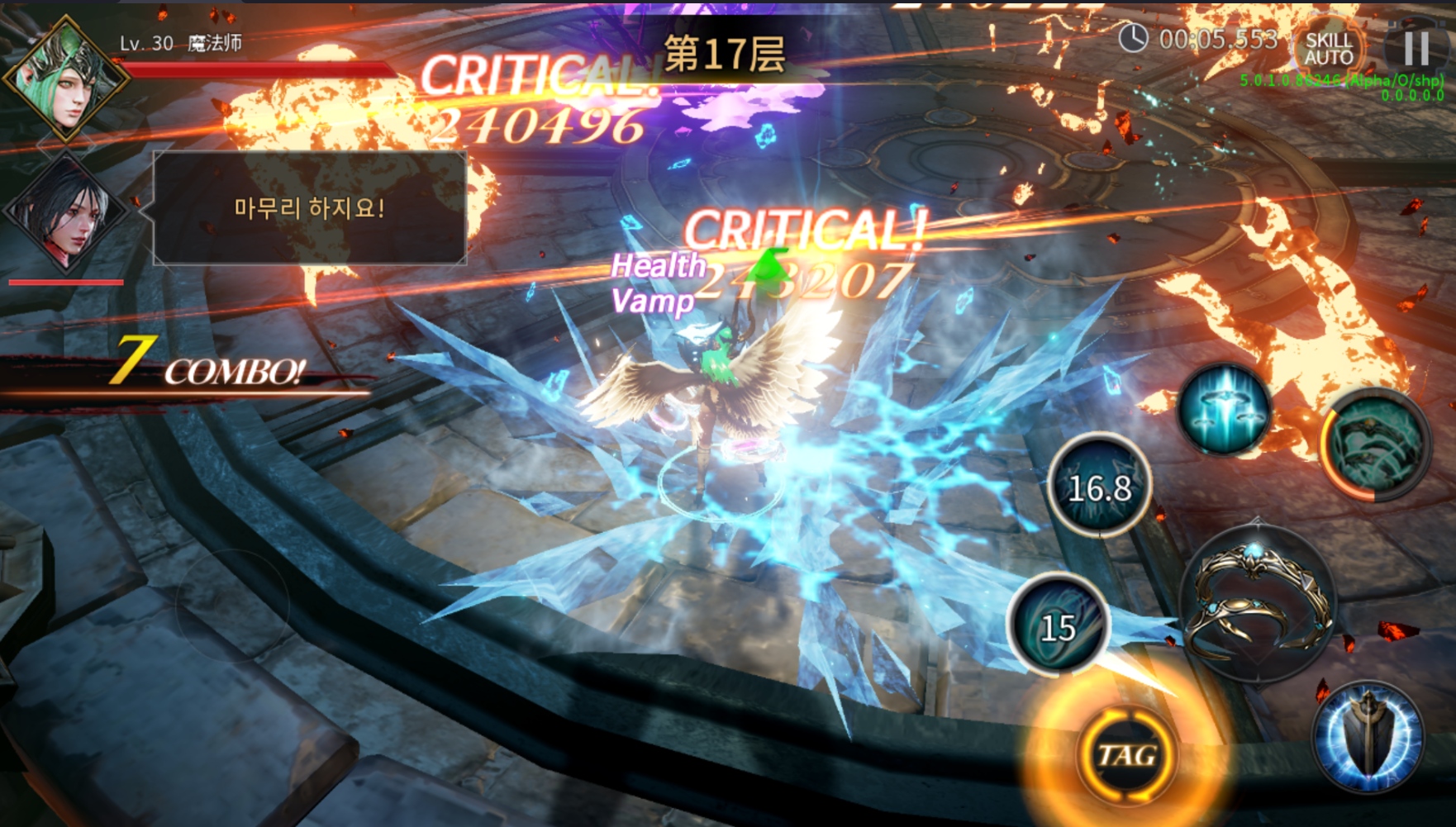This screenshot has height=827, width=1456.
Task: Activate the shield guard skill
Action: pos(1368,737)
